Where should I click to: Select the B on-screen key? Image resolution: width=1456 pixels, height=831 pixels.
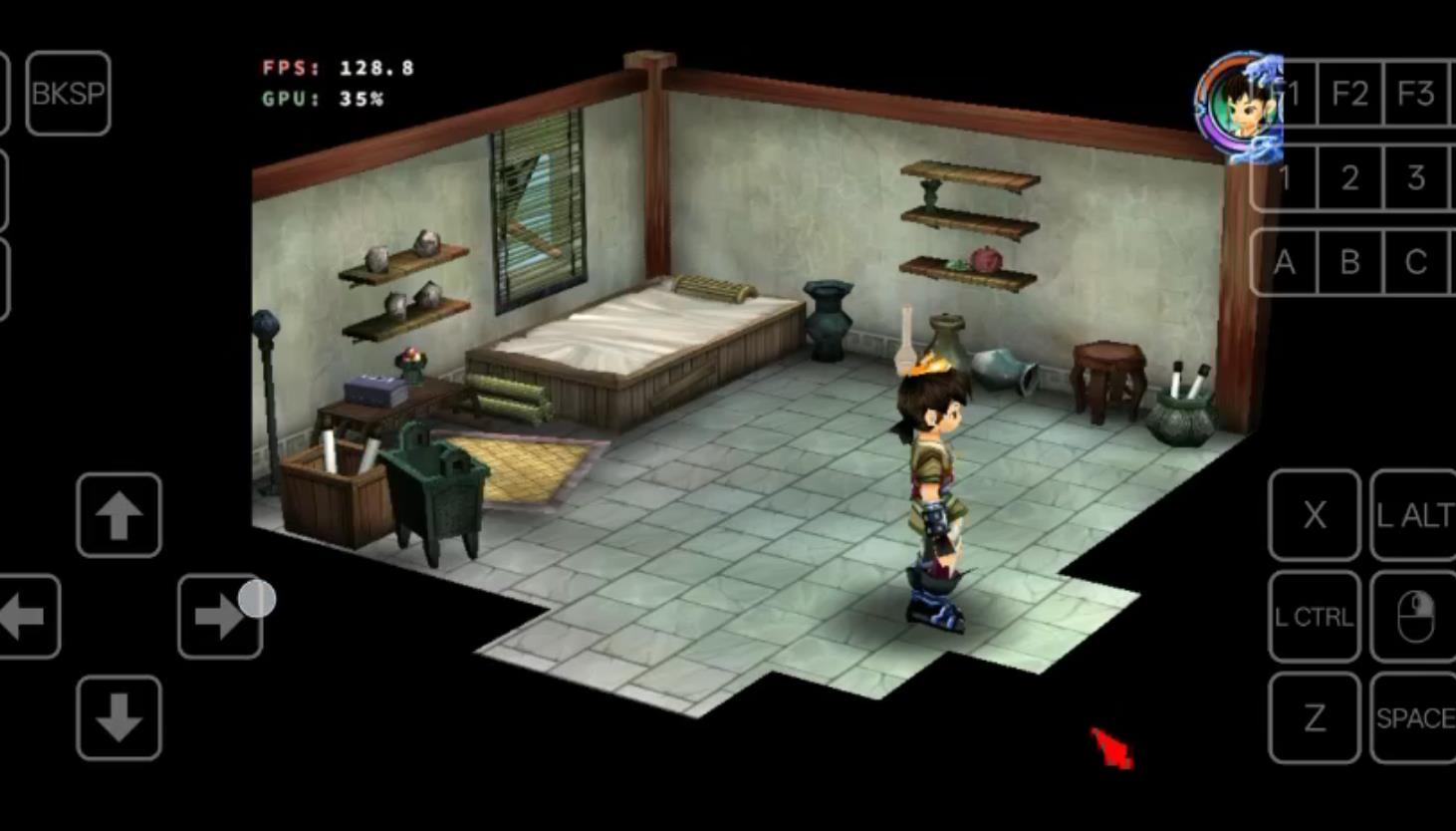(x=1349, y=262)
